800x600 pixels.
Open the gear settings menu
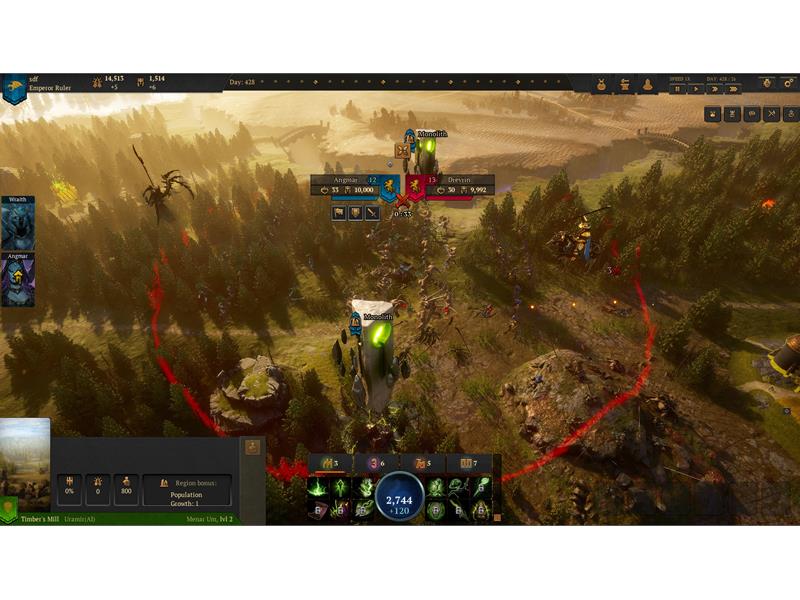(x=766, y=84)
